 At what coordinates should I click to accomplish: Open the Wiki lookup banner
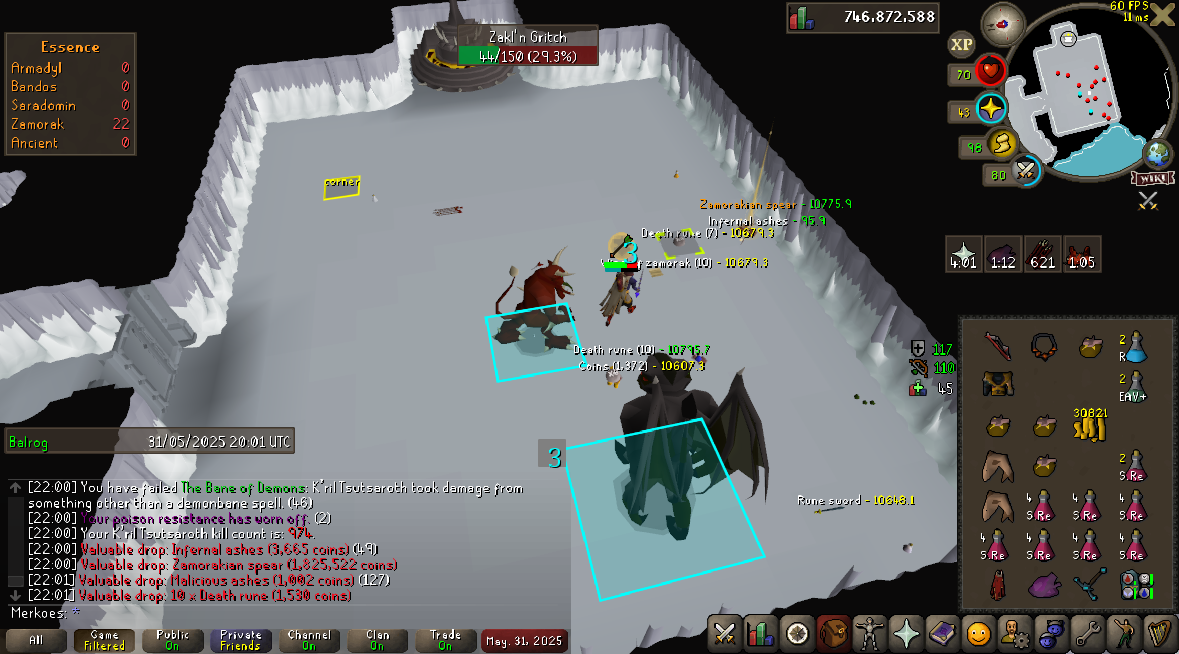[x=1151, y=178]
